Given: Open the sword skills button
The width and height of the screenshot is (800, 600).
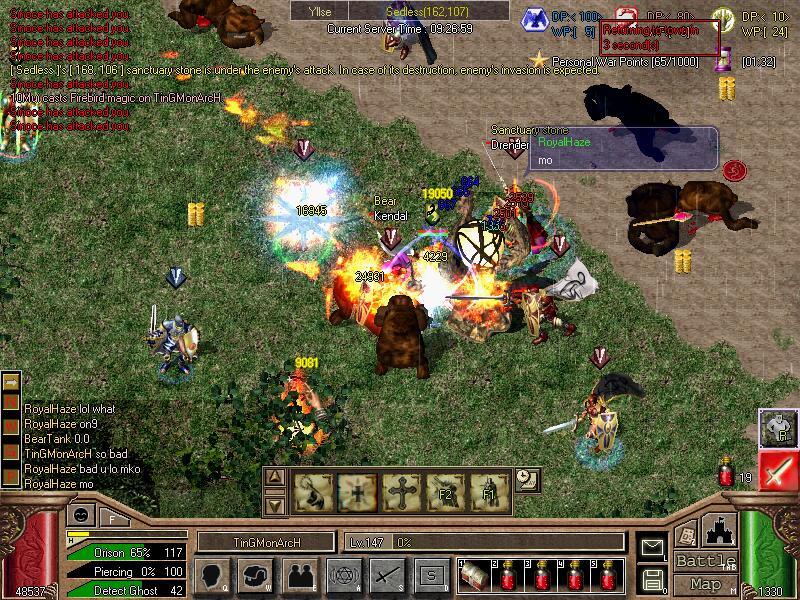Looking at the screenshot, I should tap(386, 575).
